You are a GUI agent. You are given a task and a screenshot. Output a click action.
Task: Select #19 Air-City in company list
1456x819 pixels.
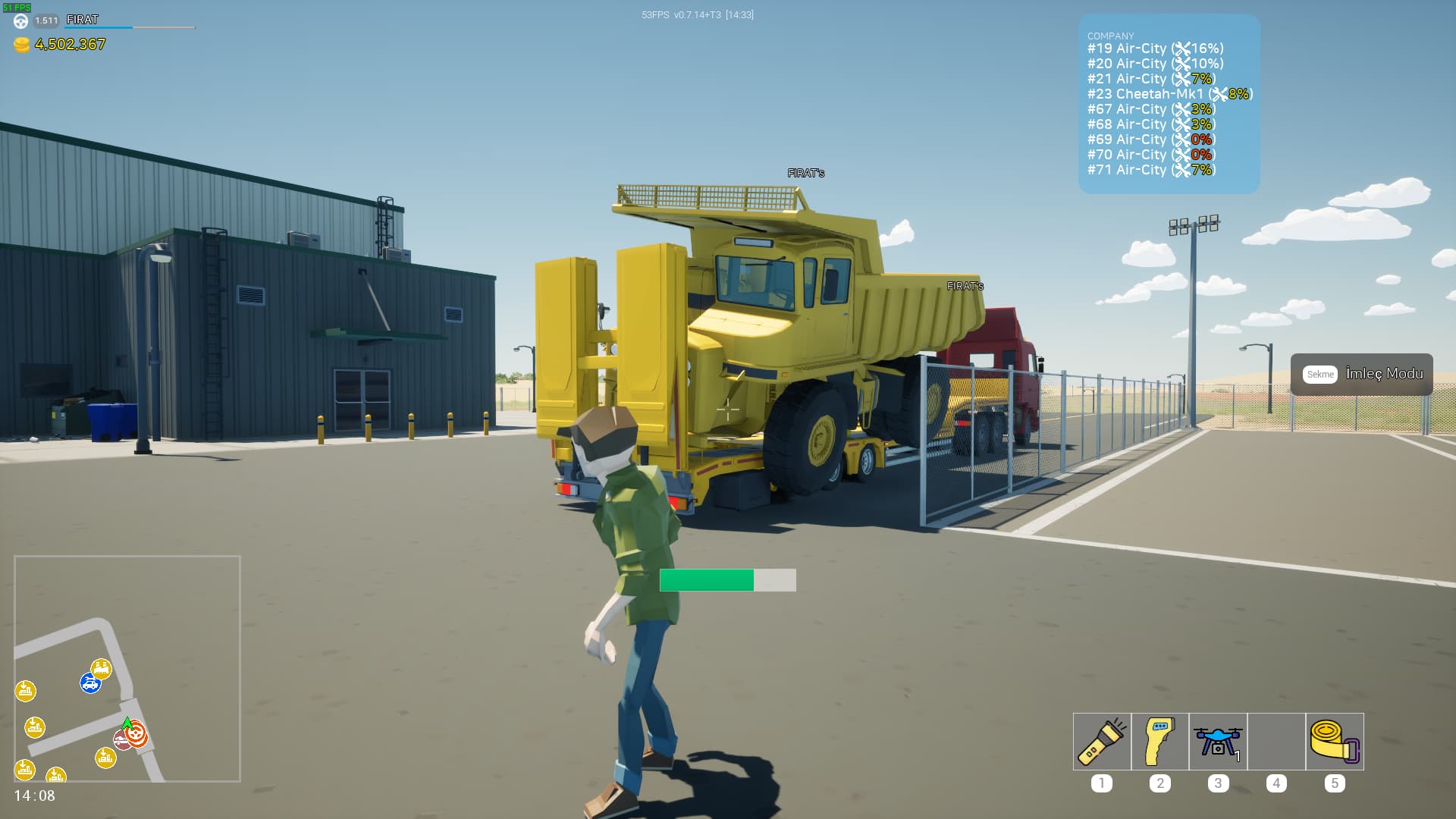click(x=1155, y=49)
